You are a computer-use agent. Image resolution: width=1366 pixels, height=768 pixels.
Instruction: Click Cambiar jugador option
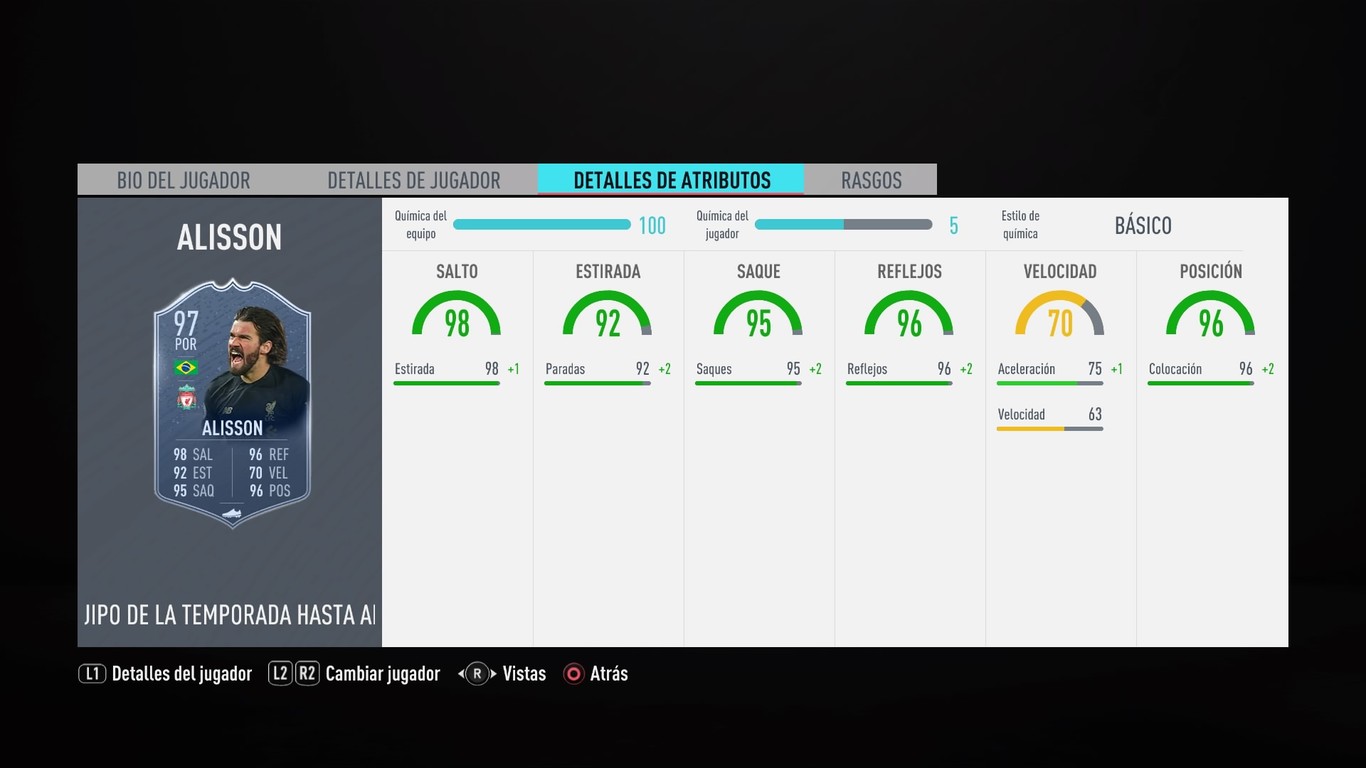(383, 673)
